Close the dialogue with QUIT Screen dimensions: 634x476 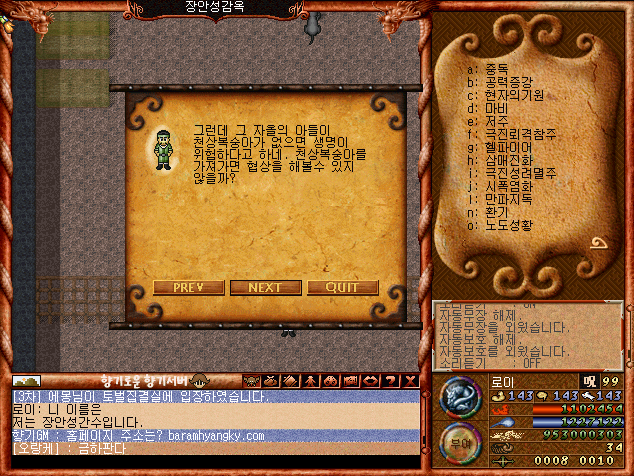click(x=342, y=288)
